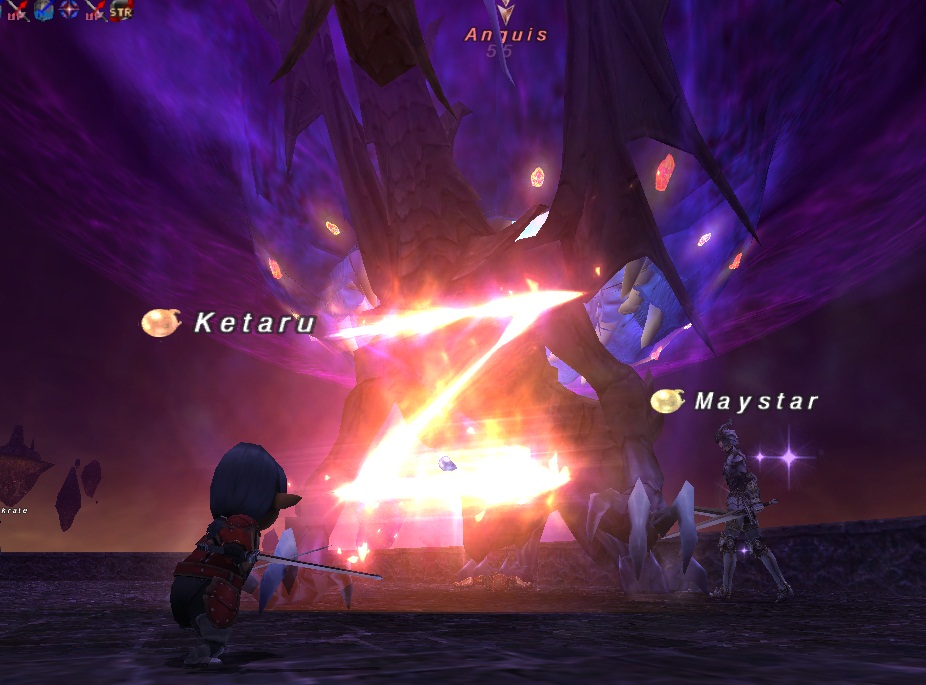Select the four-pointed star status icon
The width and height of the screenshot is (926, 685).
(69, 11)
